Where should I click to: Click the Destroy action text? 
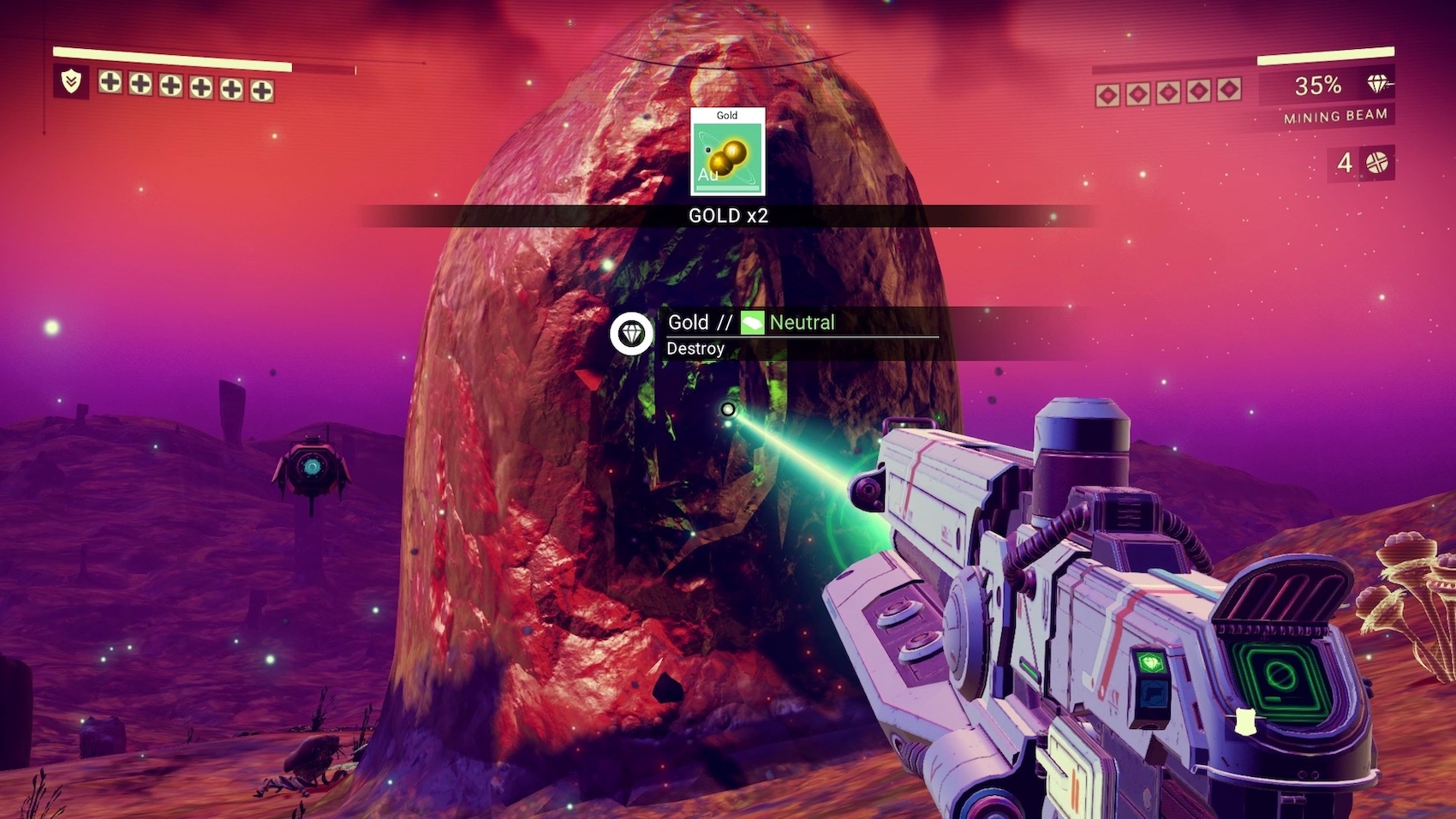click(695, 349)
